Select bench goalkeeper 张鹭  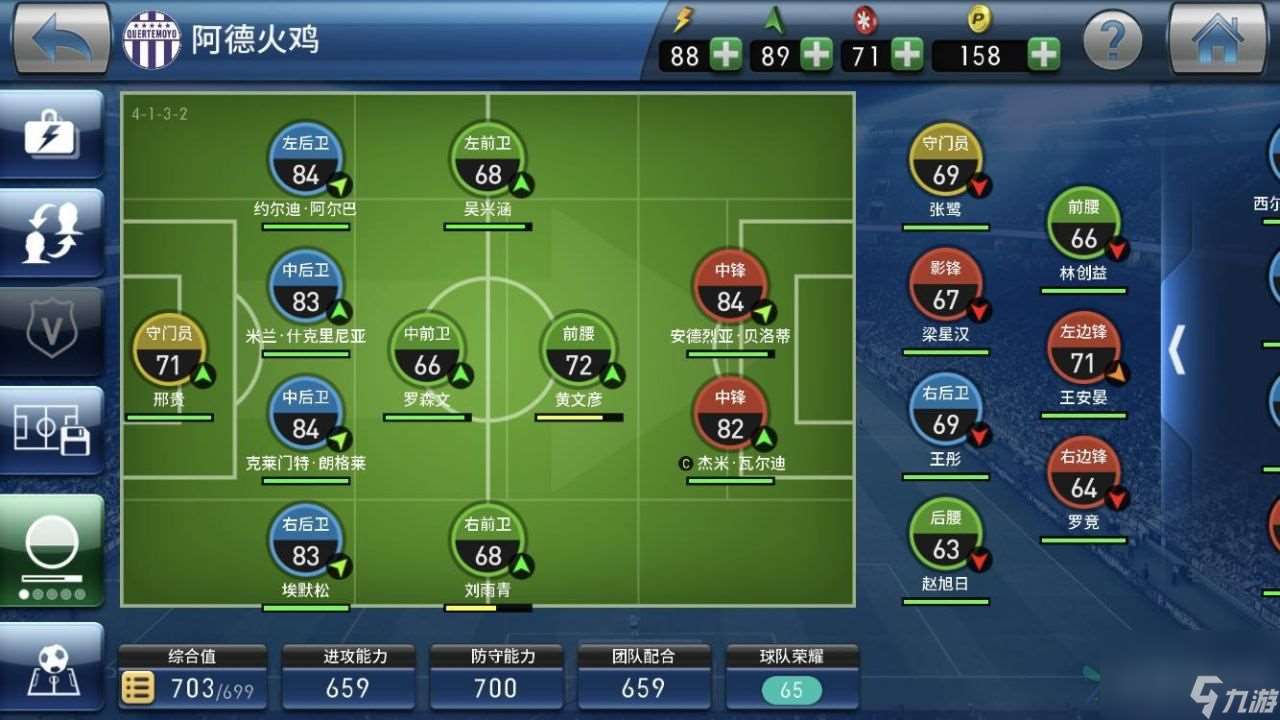(x=945, y=160)
